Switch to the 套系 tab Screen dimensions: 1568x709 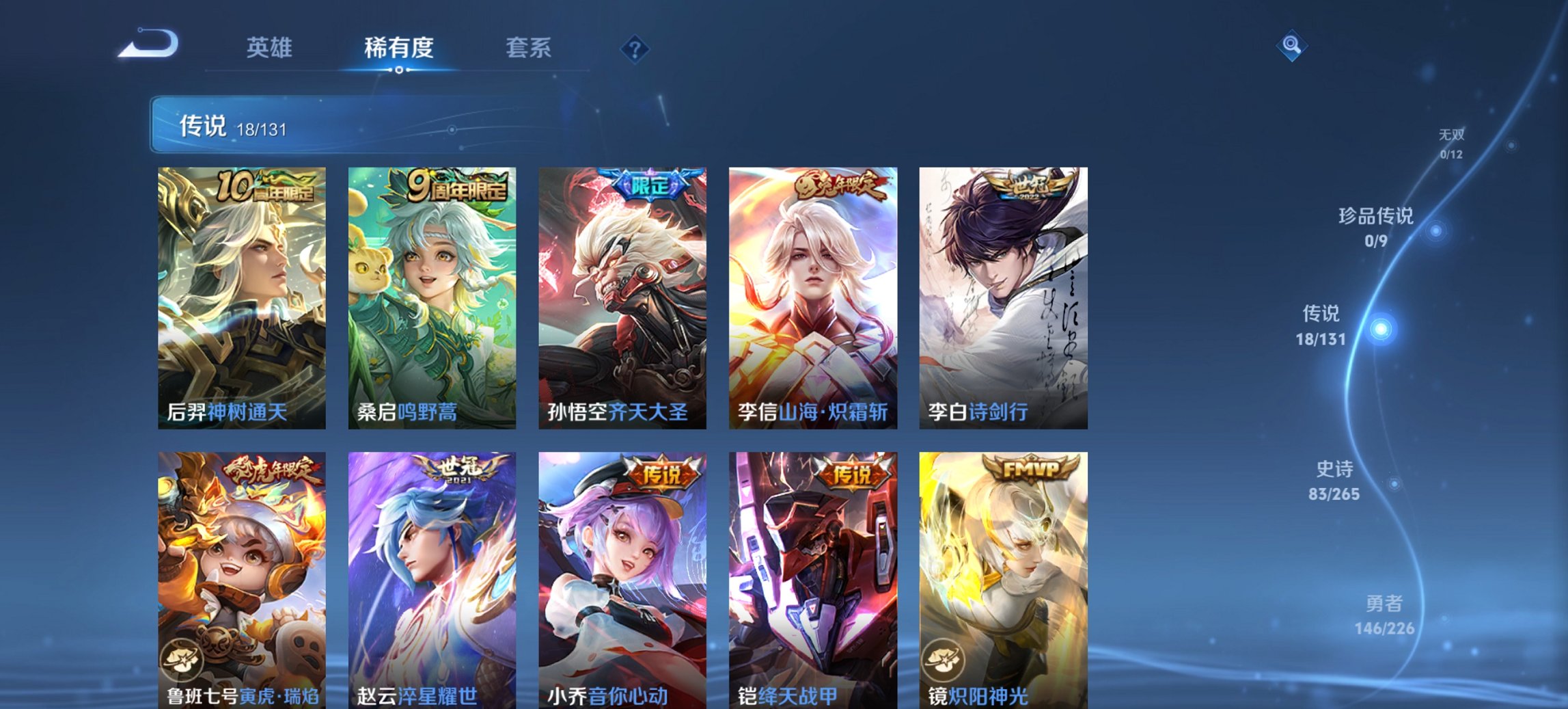pos(529,47)
